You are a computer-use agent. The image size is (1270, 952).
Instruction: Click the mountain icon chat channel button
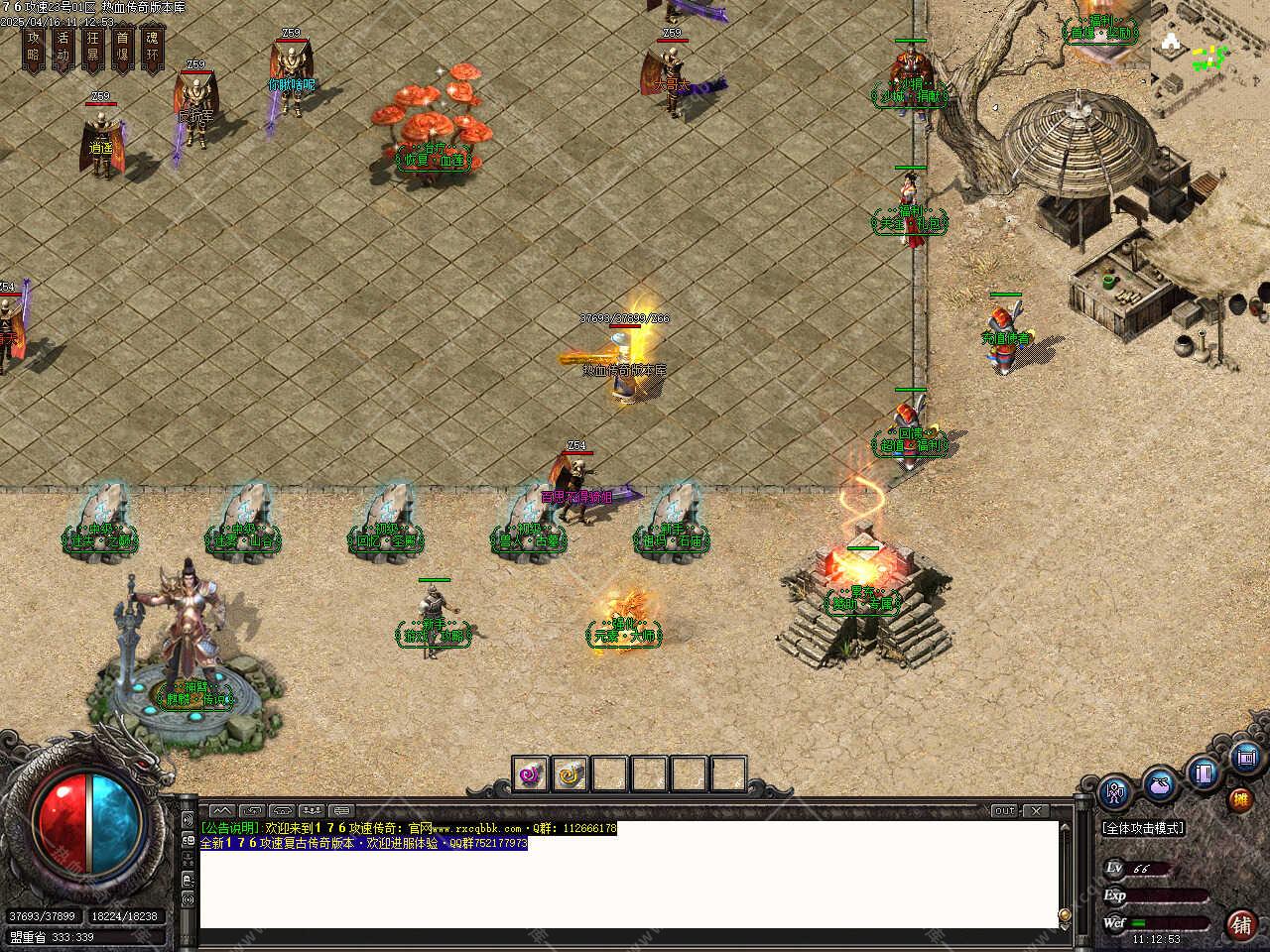(221, 811)
